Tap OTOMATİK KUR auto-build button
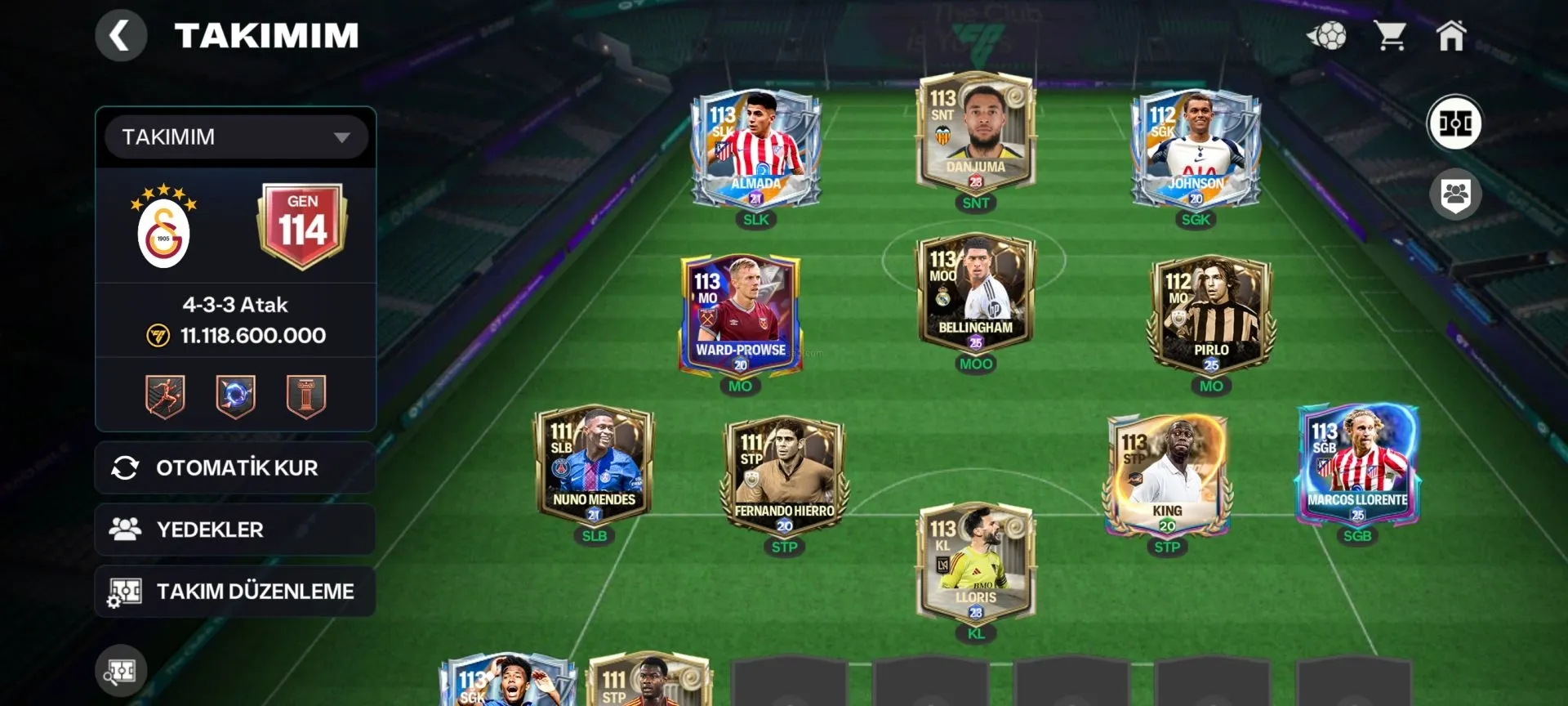This screenshot has height=706, width=1568. [x=235, y=467]
